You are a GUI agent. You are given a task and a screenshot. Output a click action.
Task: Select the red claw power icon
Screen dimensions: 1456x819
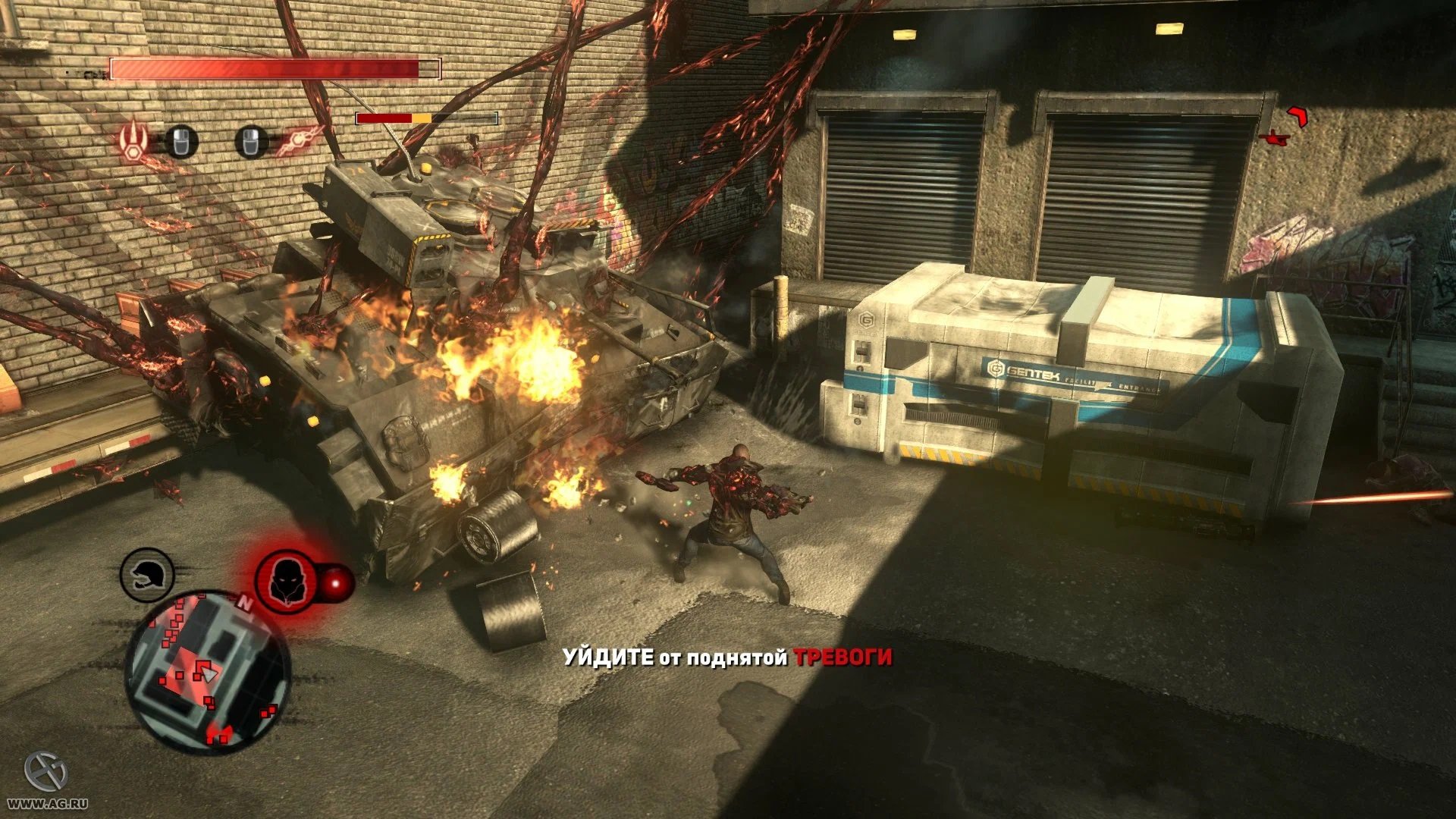pos(134,141)
